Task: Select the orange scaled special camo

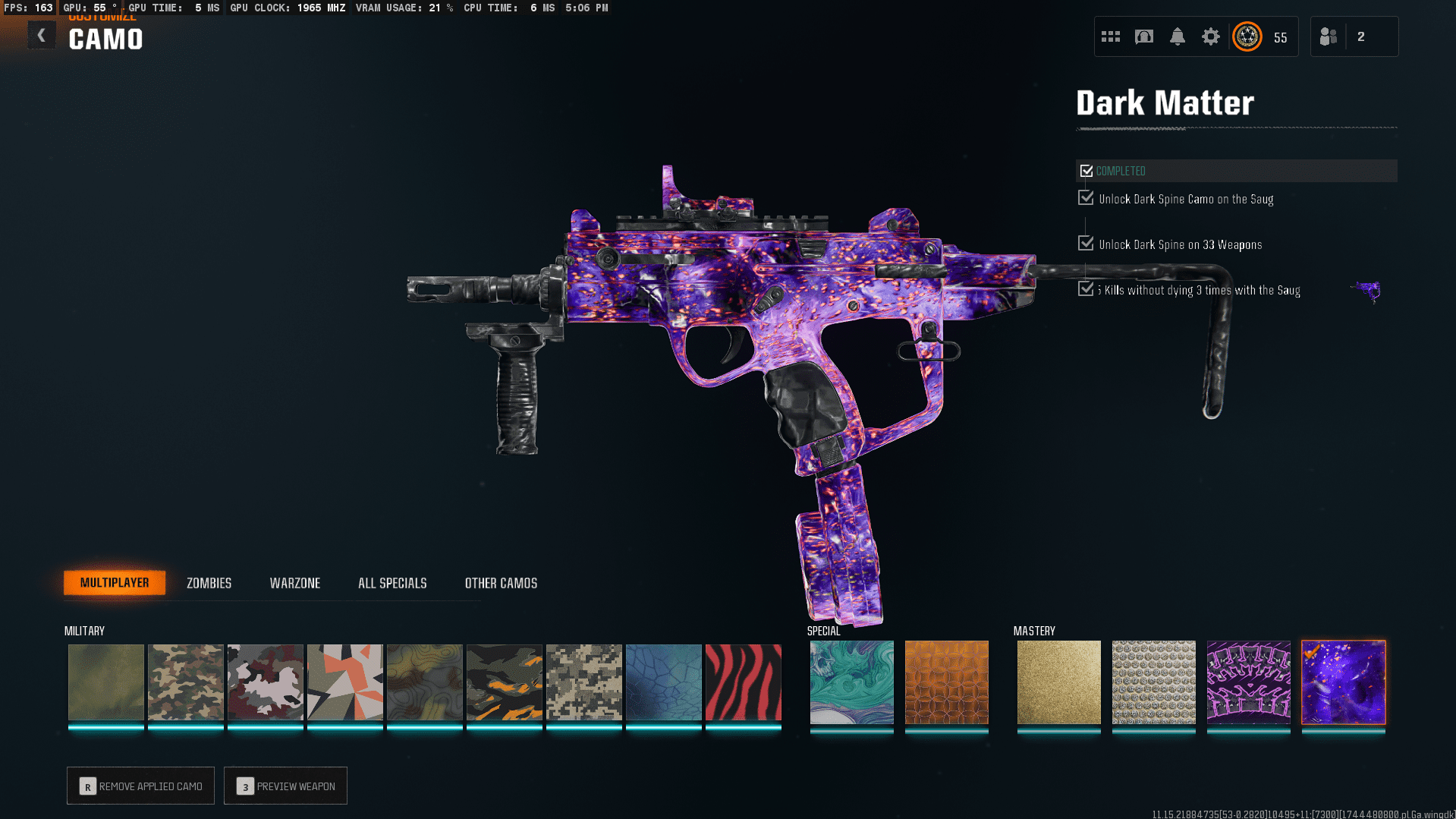Action: point(946,682)
